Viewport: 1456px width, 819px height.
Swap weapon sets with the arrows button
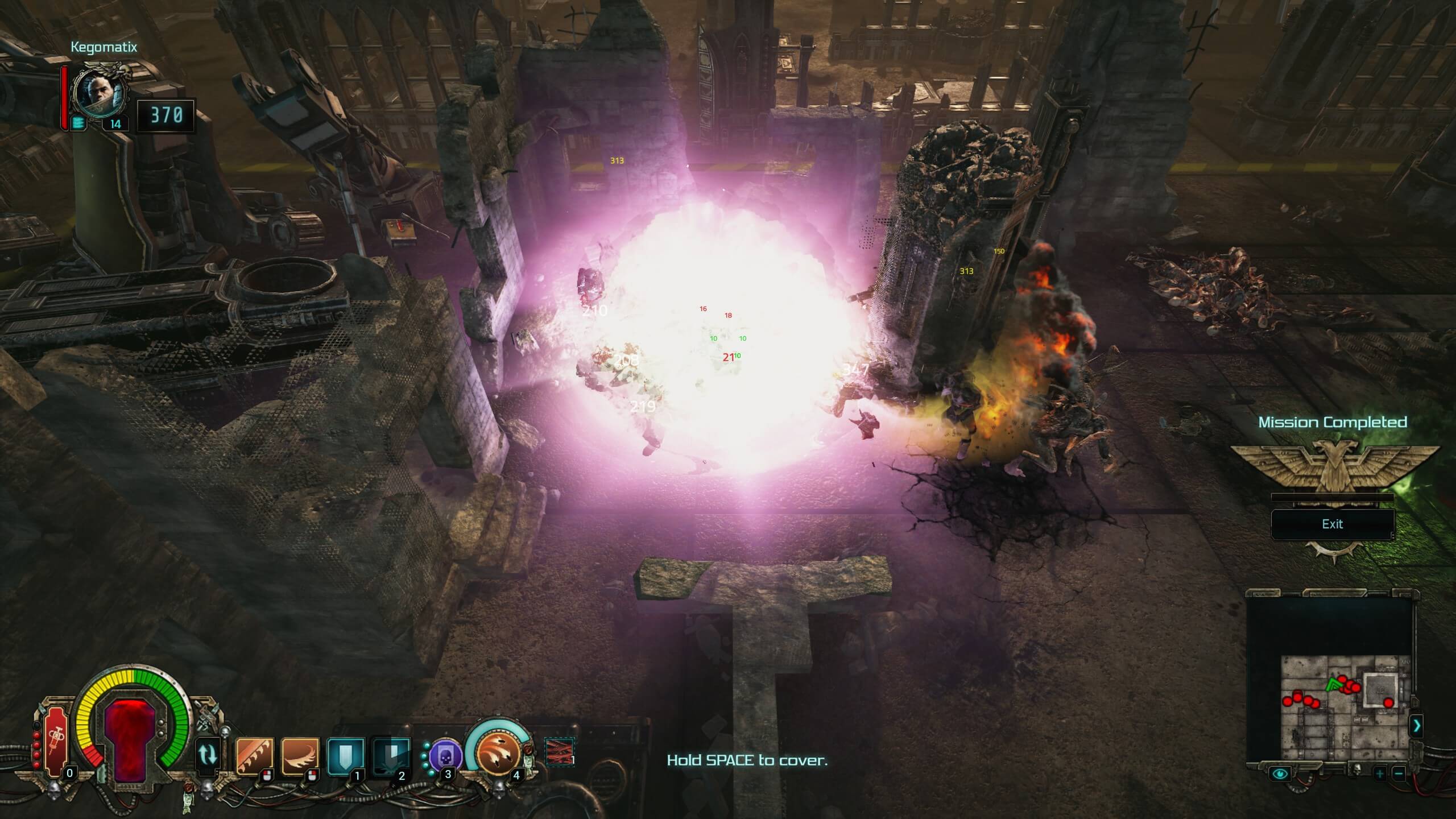208,754
